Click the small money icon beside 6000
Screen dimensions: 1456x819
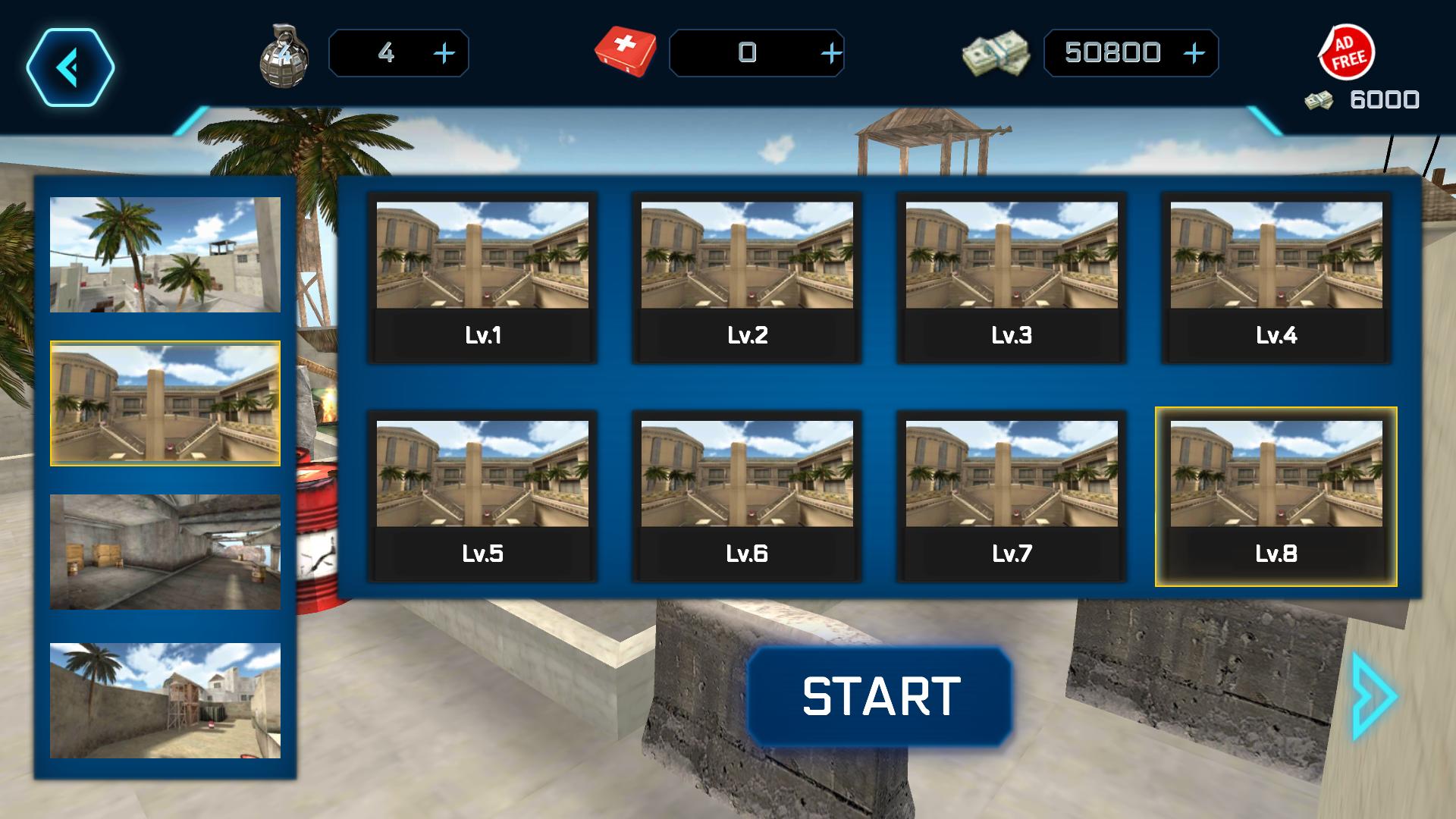click(1318, 99)
